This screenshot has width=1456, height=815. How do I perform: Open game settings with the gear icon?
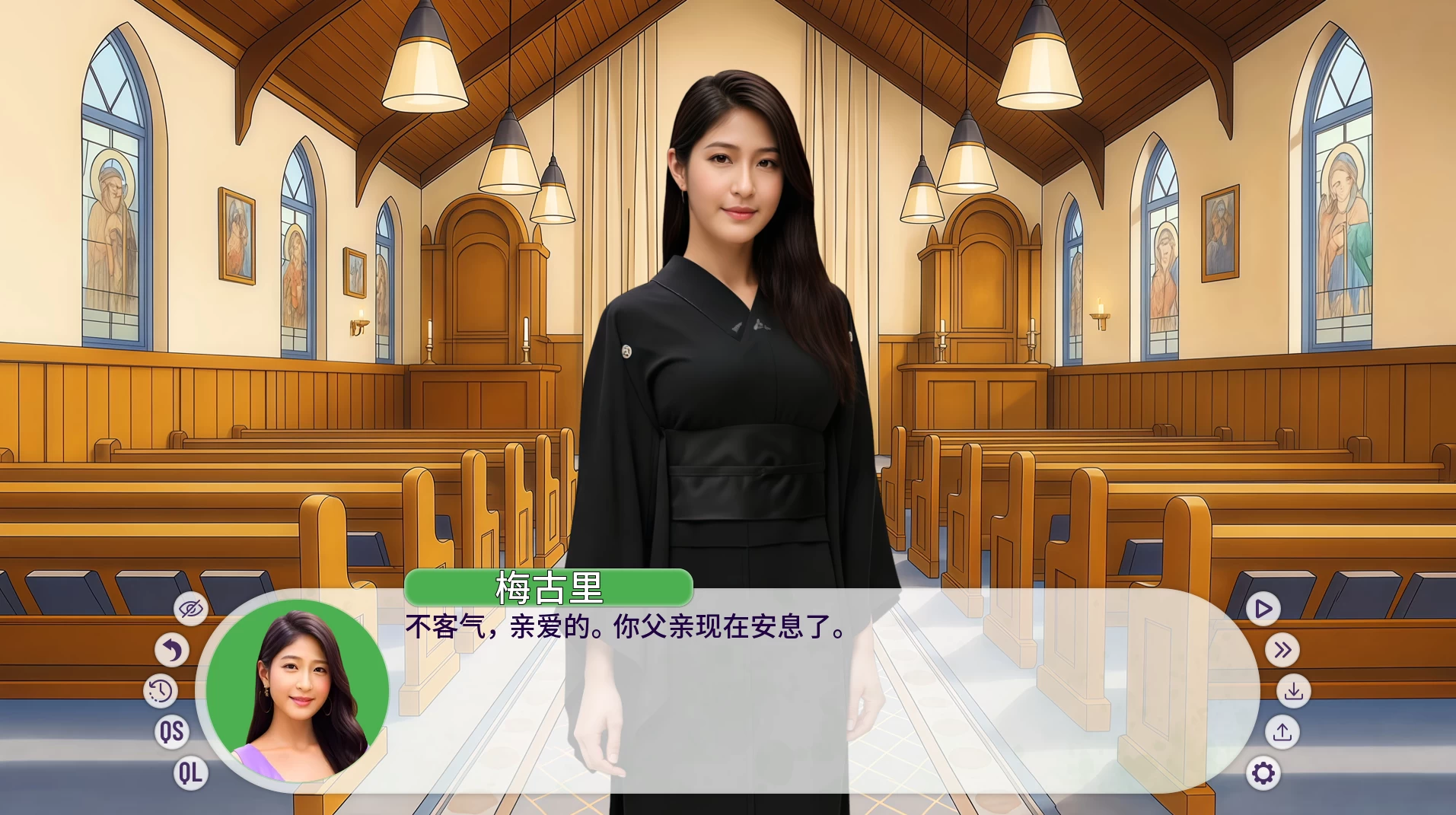tap(1263, 773)
